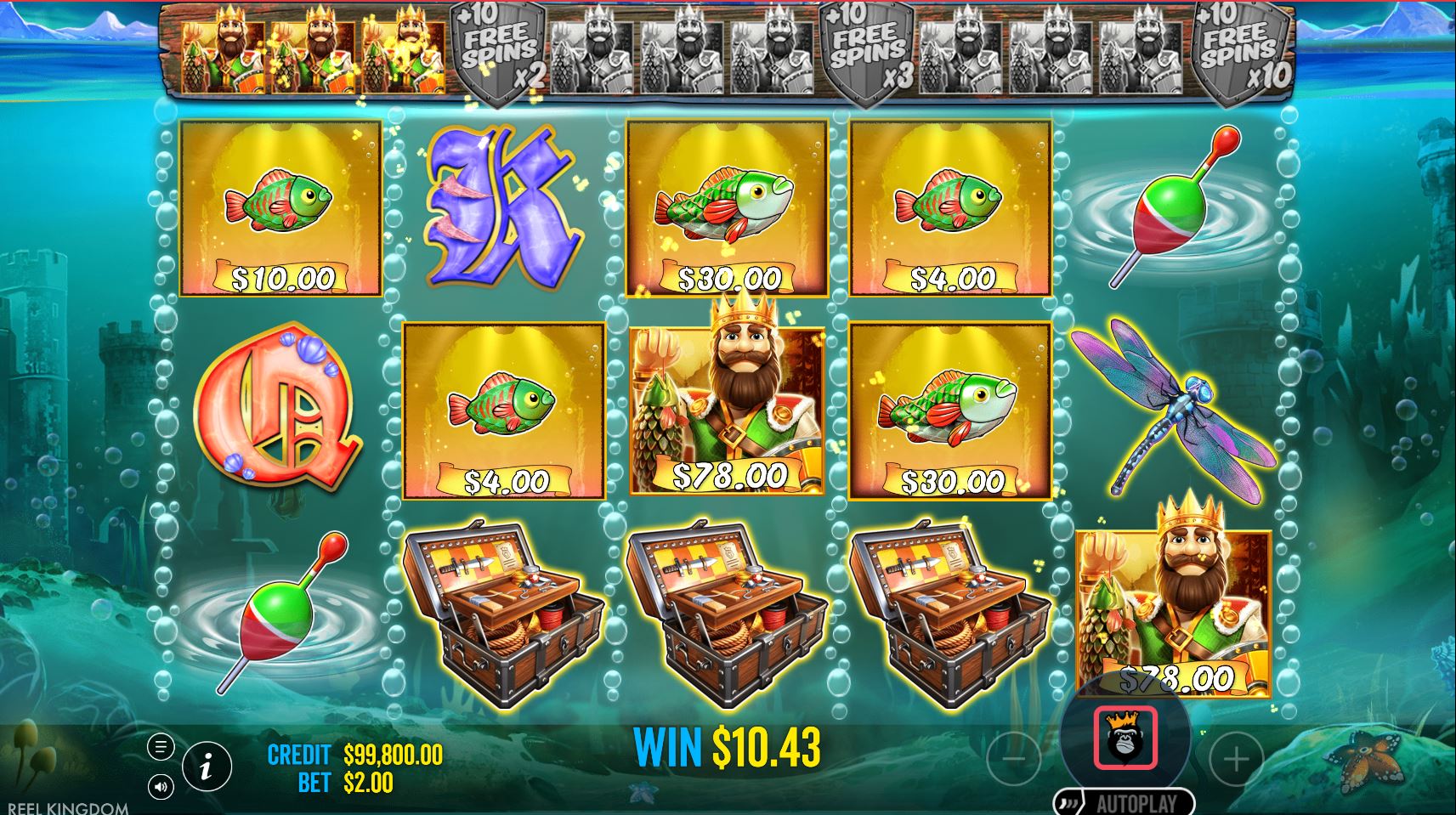The image size is (1456, 815).
Task: Click the WIN $10.43 display bar
Action: click(x=728, y=746)
